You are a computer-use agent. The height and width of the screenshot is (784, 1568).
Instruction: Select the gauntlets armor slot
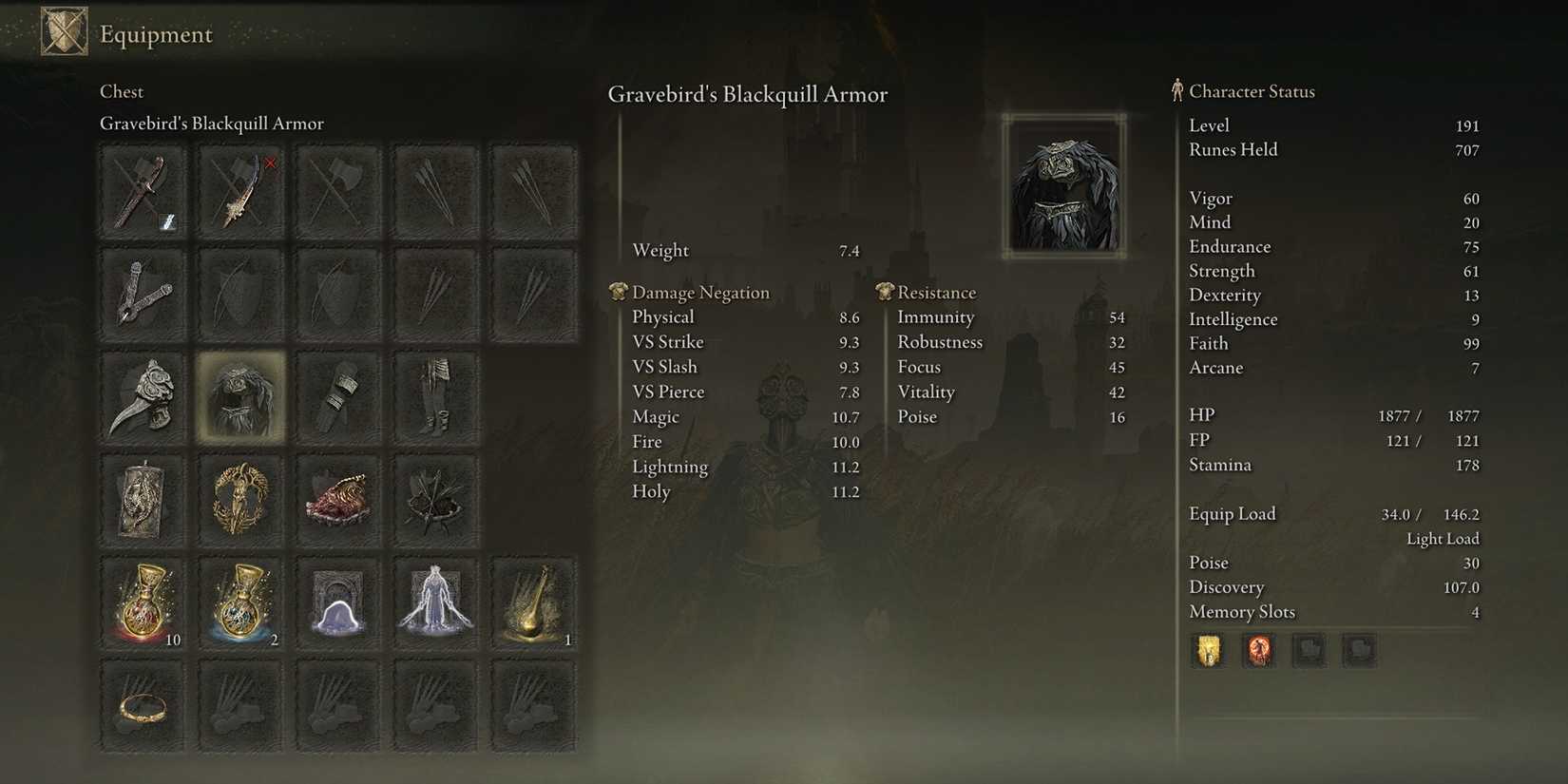click(337, 397)
